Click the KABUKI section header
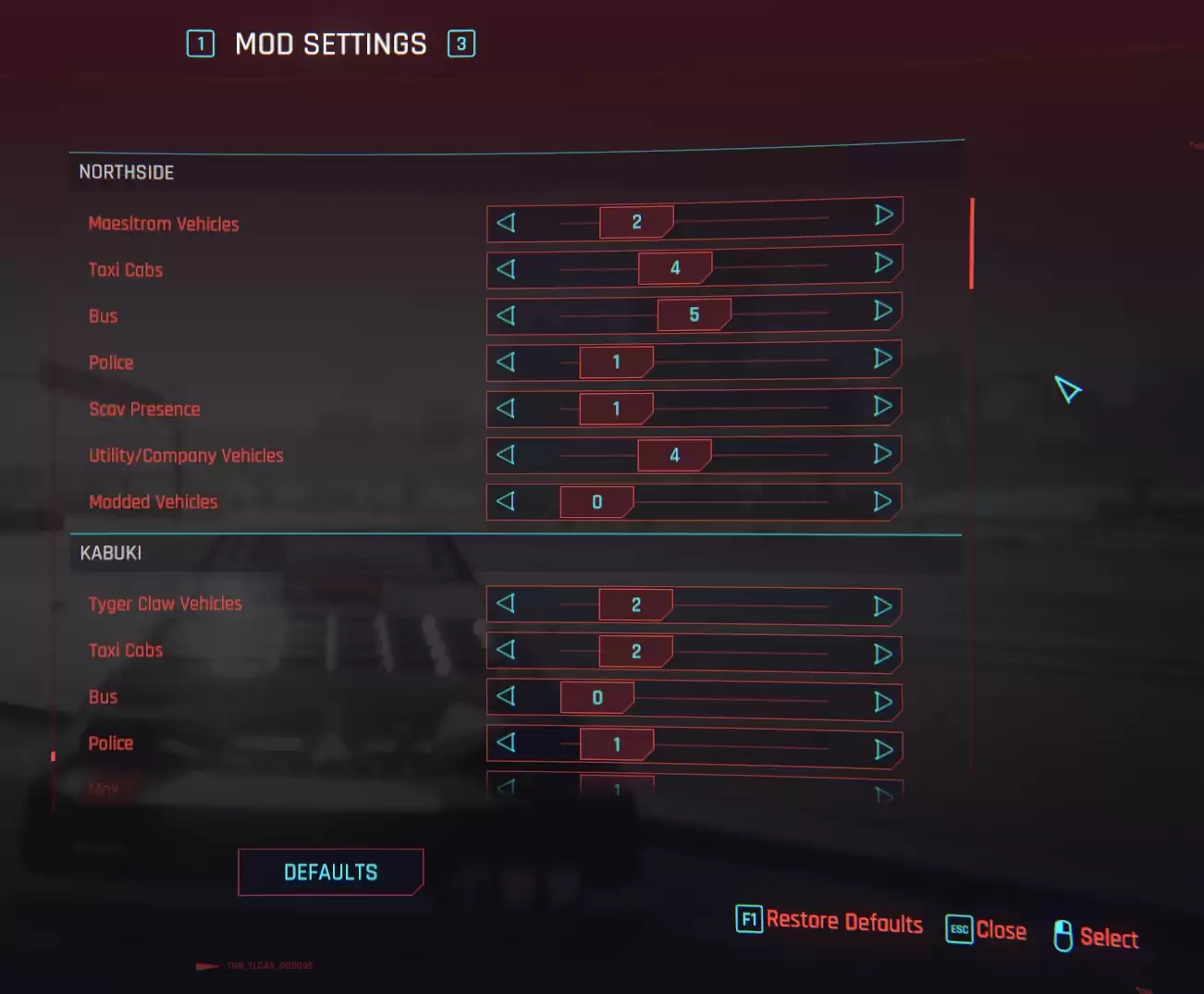Viewport: 1204px width, 994px height. pyautogui.click(x=111, y=553)
